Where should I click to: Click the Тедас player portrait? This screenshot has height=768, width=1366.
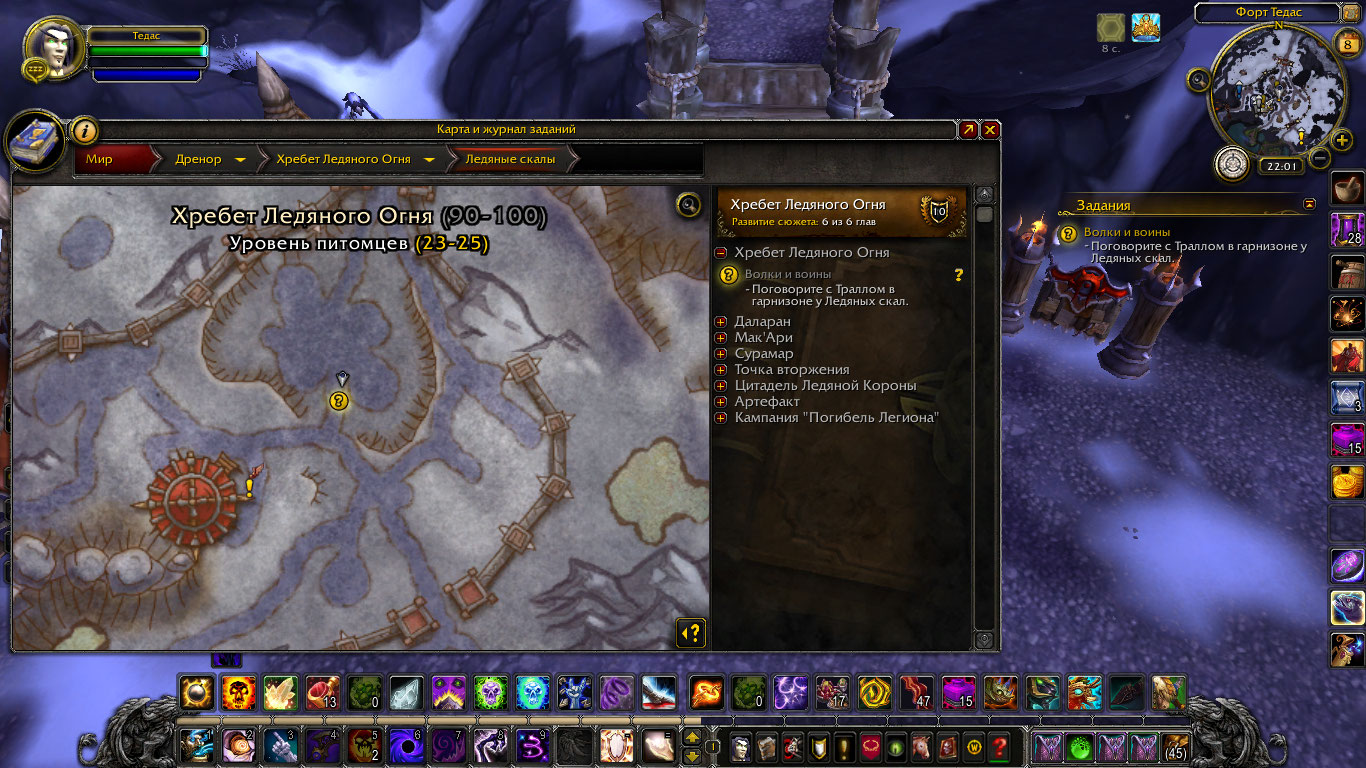click(x=54, y=50)
